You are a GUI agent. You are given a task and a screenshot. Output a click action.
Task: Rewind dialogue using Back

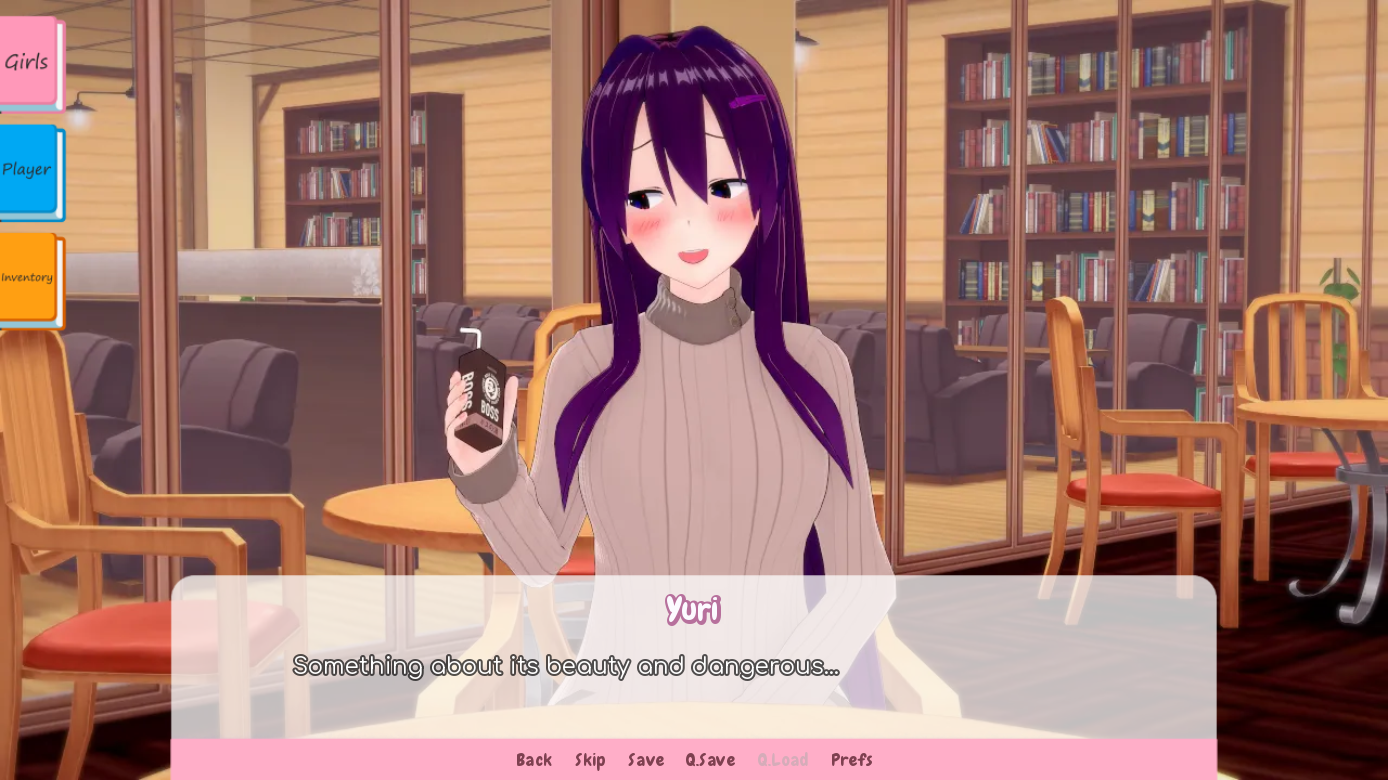[534, 760]
